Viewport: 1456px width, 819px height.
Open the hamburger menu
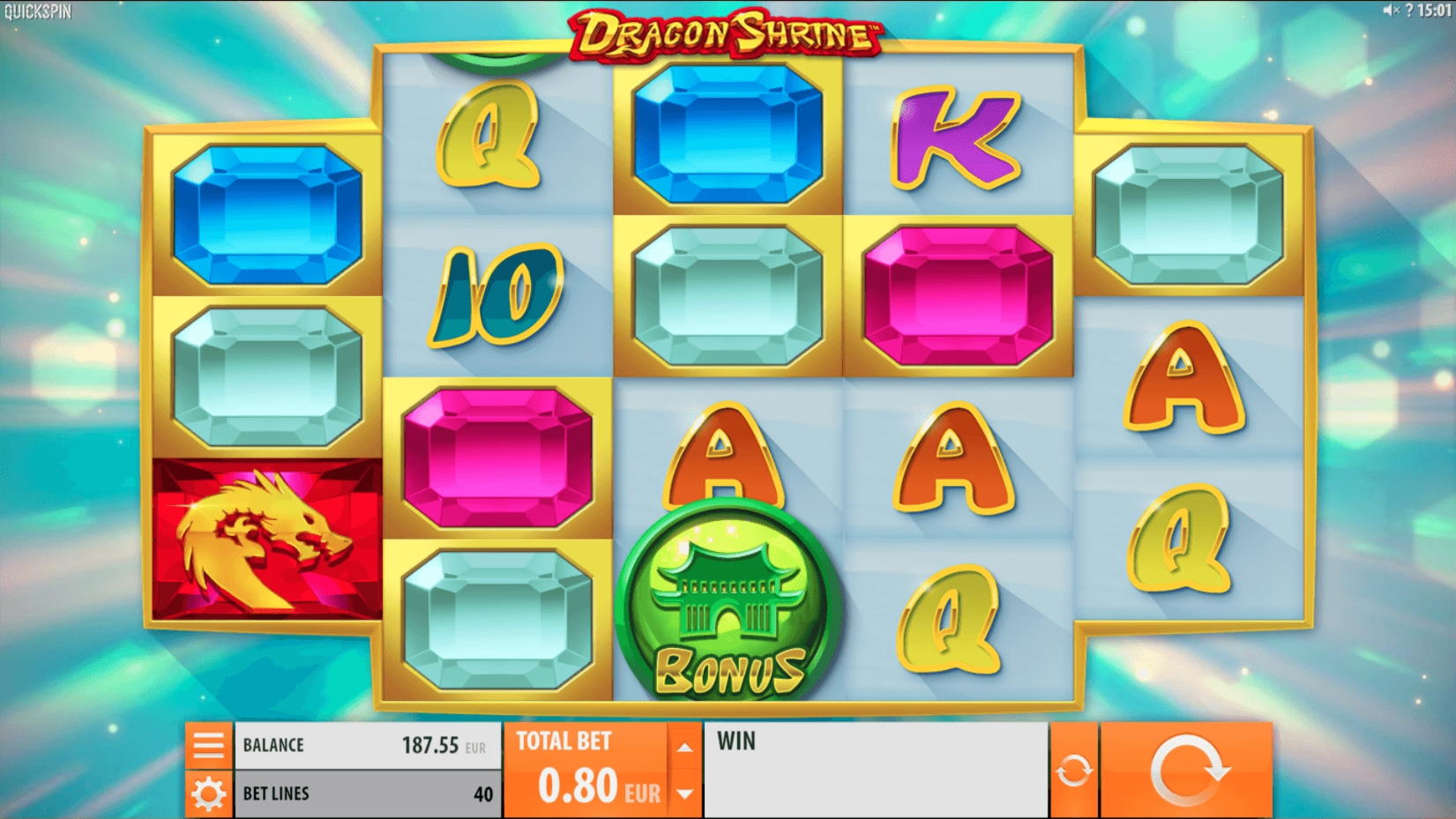click(208, 745)
